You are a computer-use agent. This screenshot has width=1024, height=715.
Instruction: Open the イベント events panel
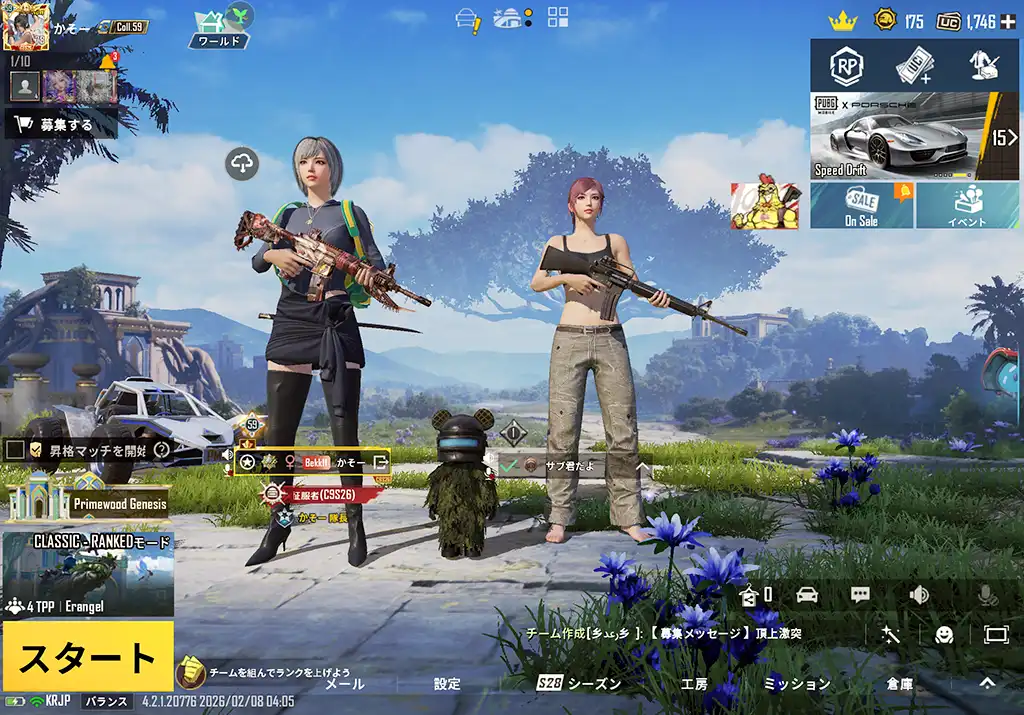click(x=967, y=205)
